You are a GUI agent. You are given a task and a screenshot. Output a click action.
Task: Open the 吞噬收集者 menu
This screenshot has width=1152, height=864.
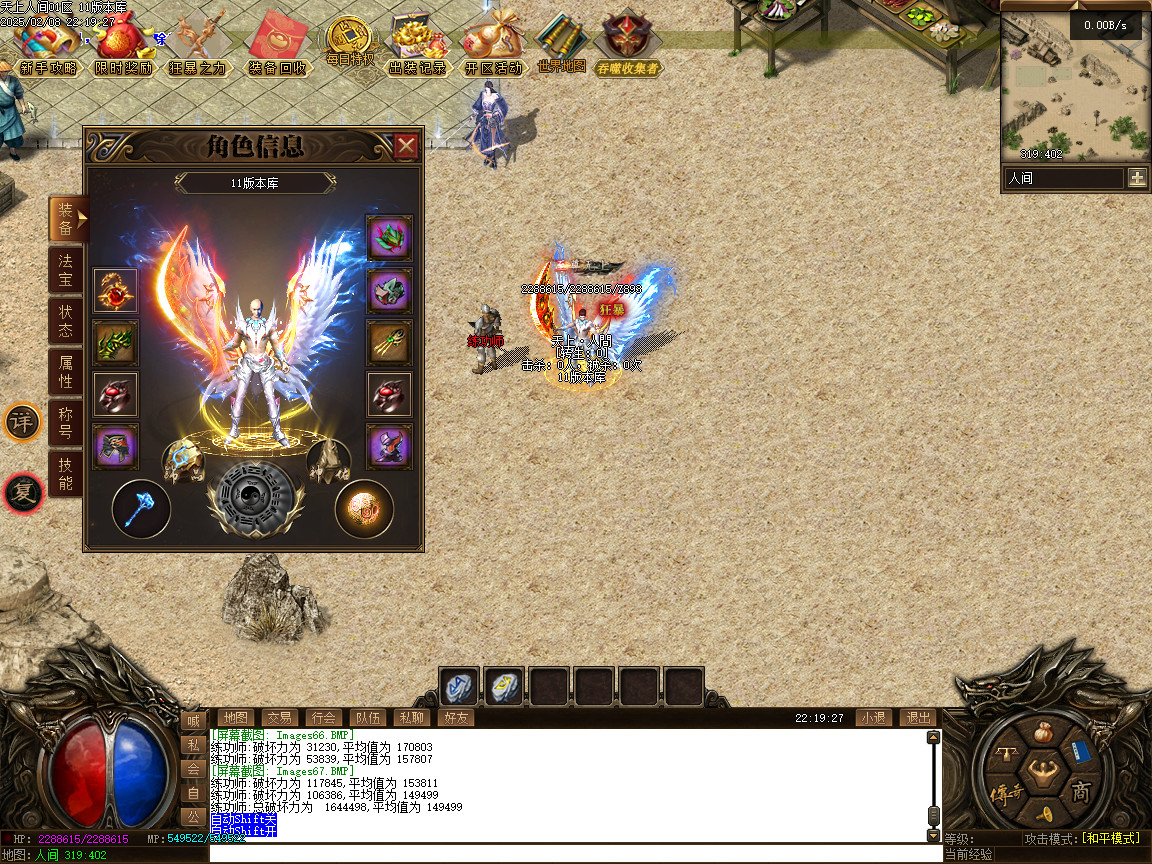(x=627, y=48)
